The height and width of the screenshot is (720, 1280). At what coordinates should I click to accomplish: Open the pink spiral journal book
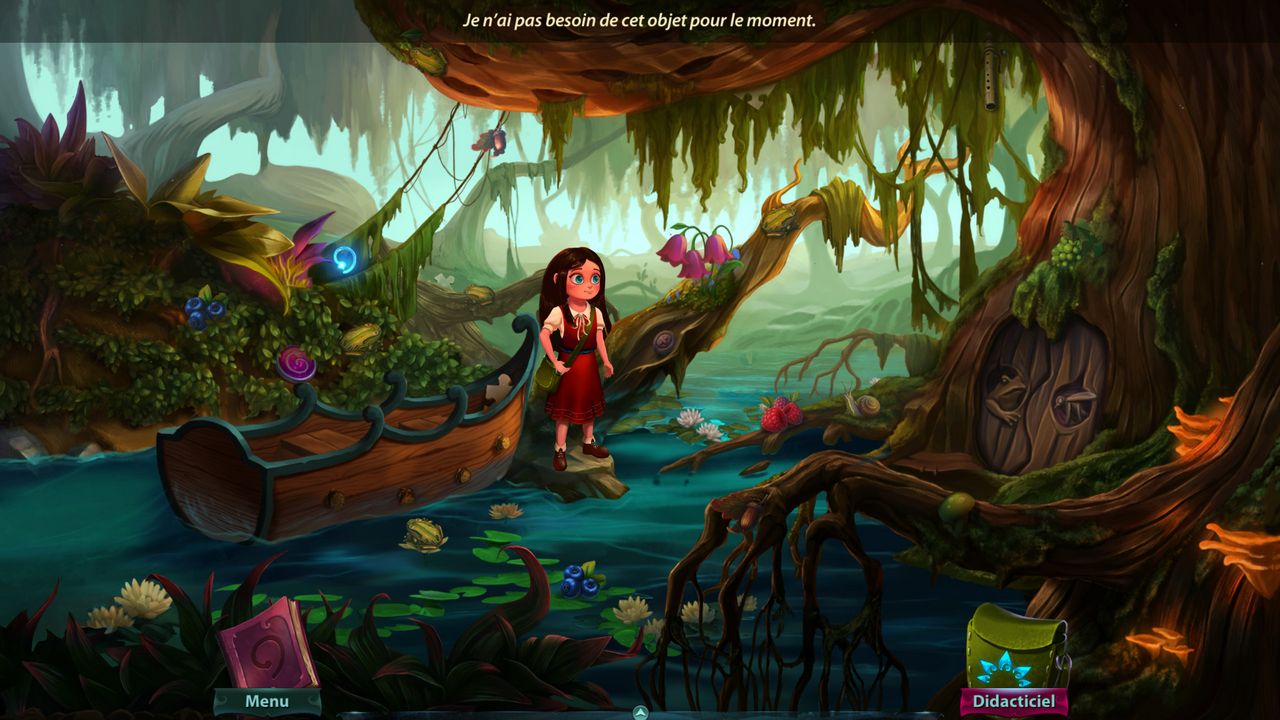pyautogui.click(x=267, y=643)
